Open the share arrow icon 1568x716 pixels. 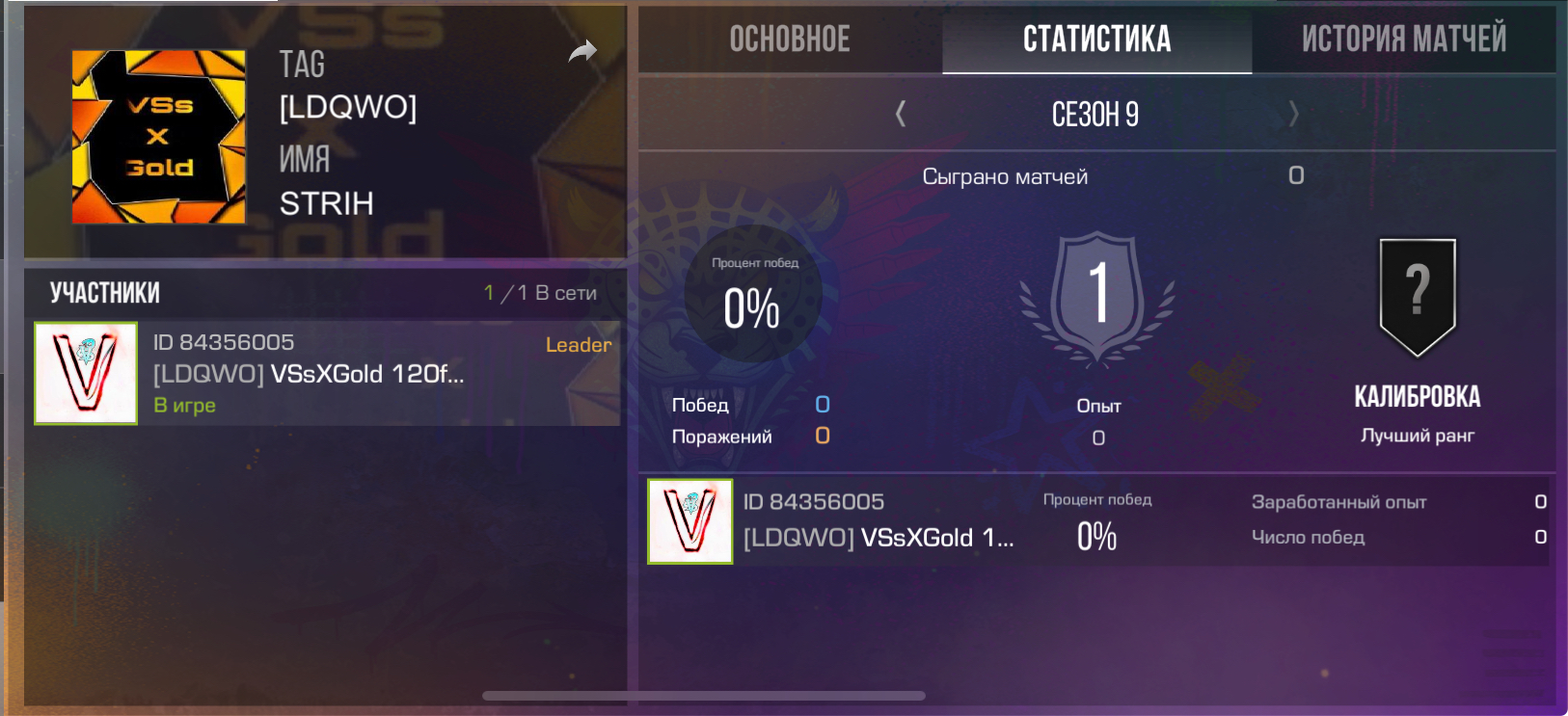(x=582, y=51)
